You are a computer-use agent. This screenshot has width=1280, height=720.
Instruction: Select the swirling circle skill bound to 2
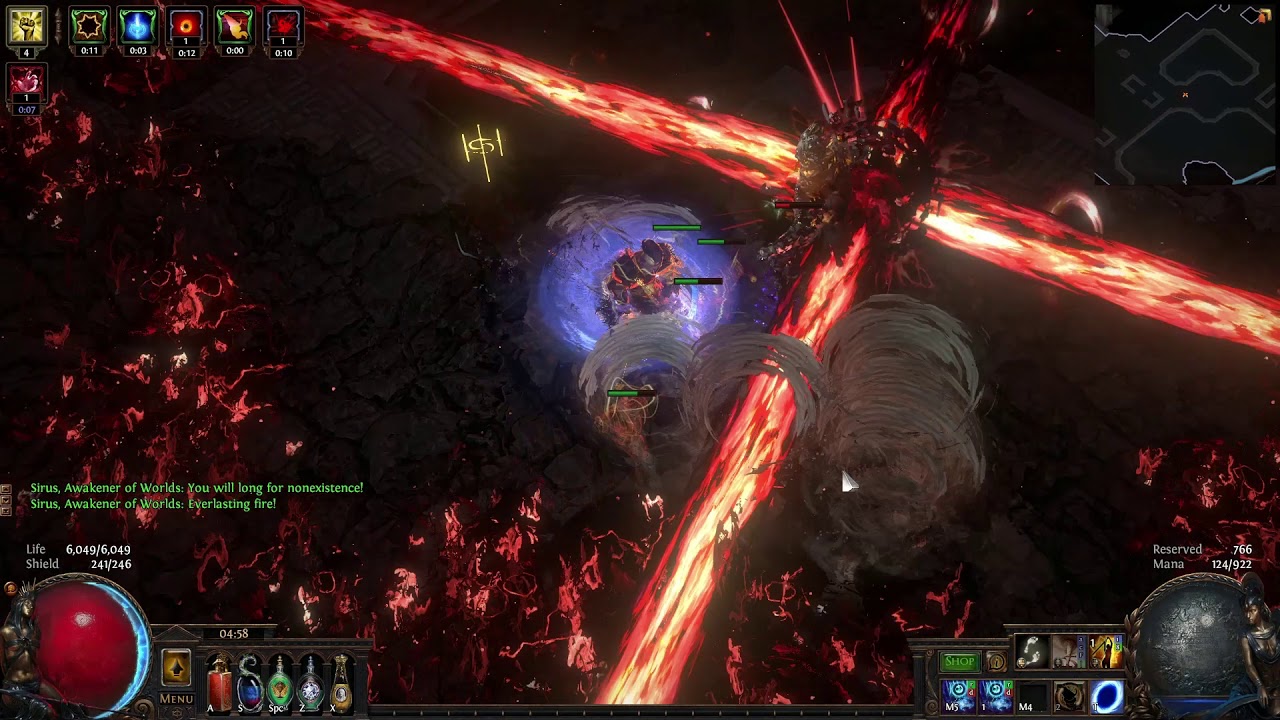pos(1069,696)
